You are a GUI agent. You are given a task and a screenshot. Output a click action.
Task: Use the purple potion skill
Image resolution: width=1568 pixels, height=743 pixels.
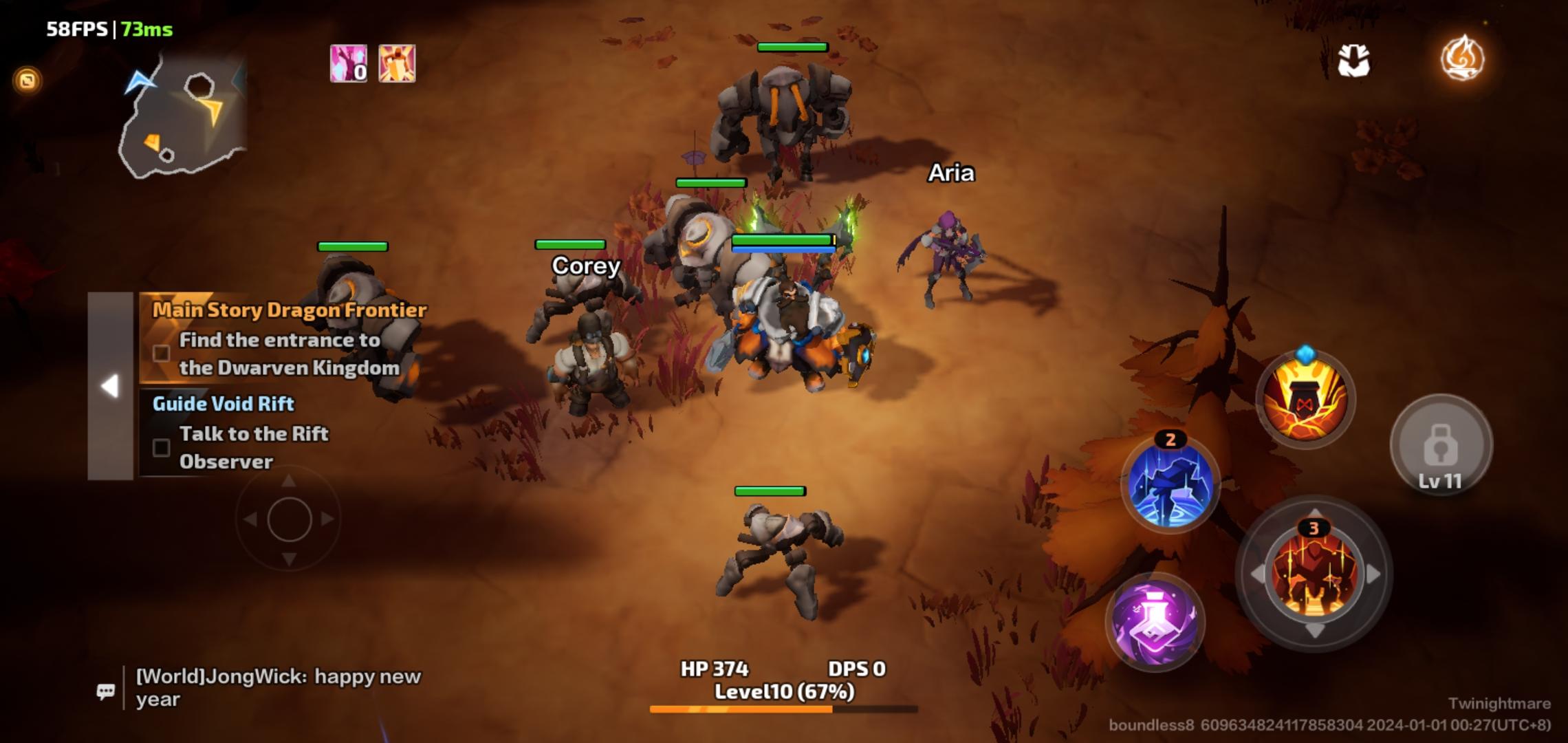tap(1155, 622)
